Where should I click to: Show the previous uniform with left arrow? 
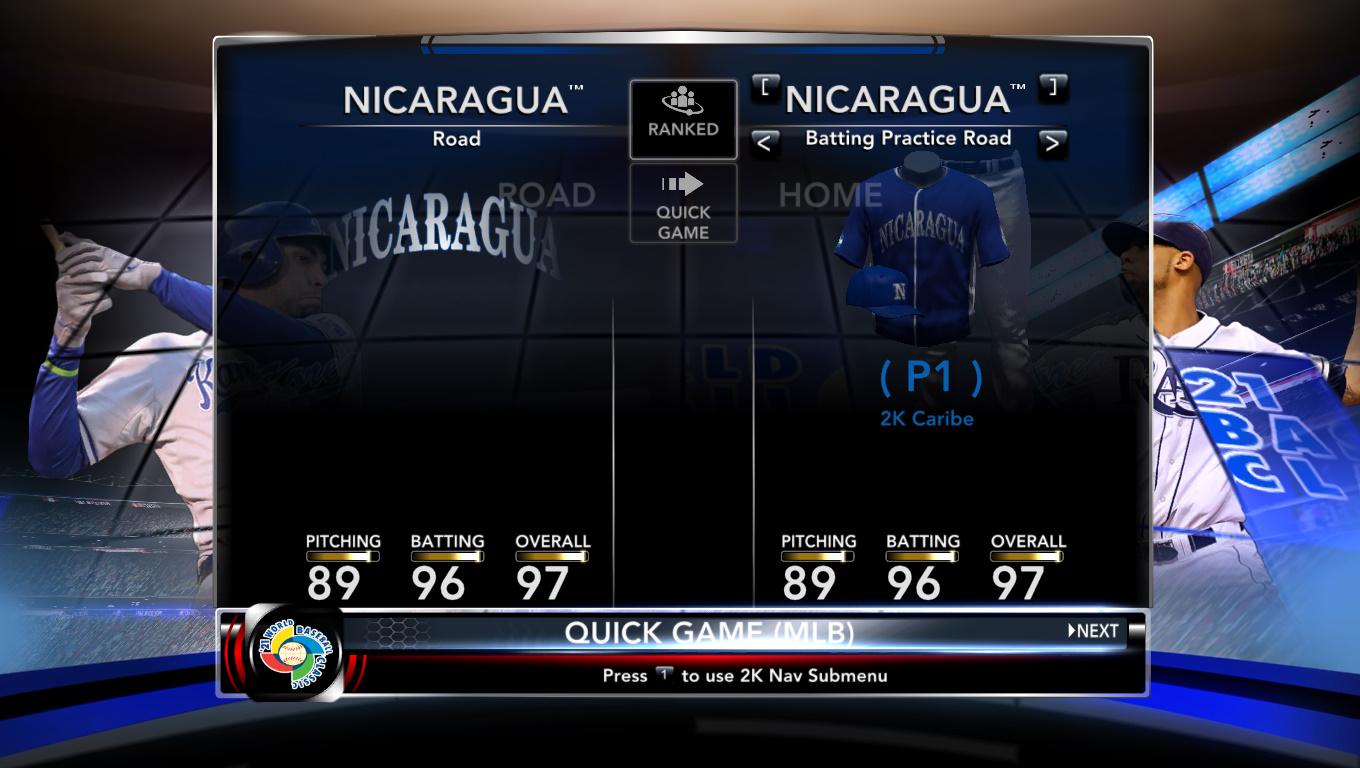click(x=764, y=143)
